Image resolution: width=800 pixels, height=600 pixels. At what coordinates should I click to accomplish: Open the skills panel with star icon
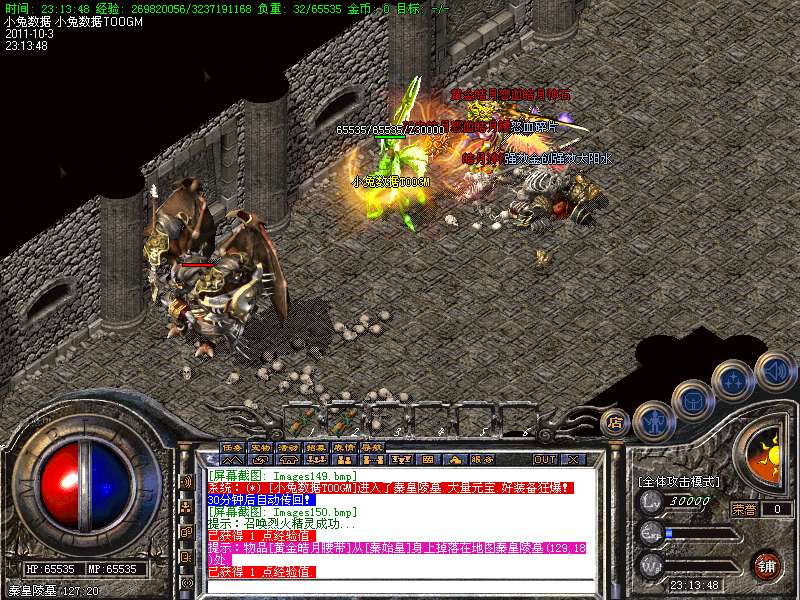coord(733,381)
